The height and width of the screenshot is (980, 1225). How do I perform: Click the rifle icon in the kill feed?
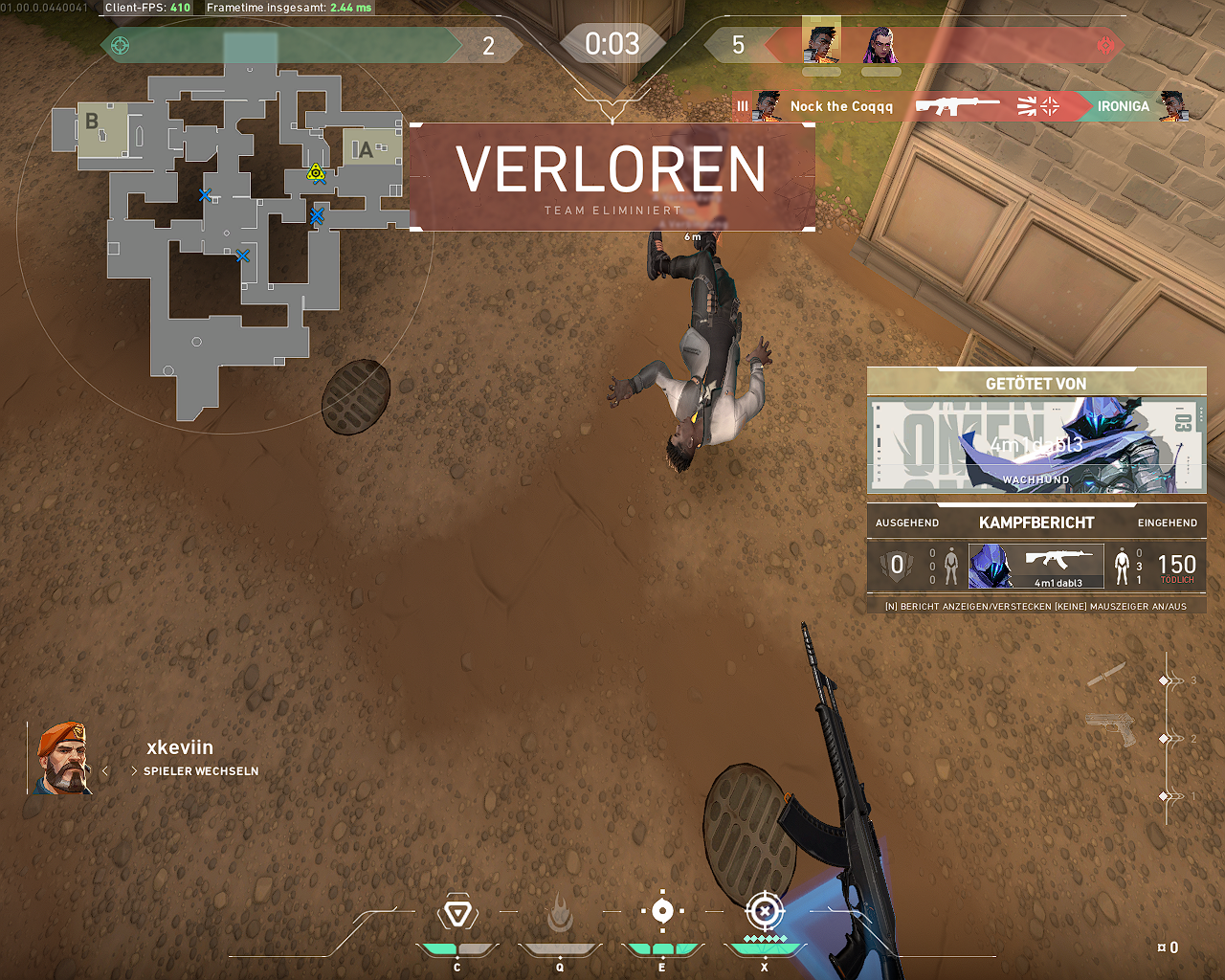click(x=960, y=106)
